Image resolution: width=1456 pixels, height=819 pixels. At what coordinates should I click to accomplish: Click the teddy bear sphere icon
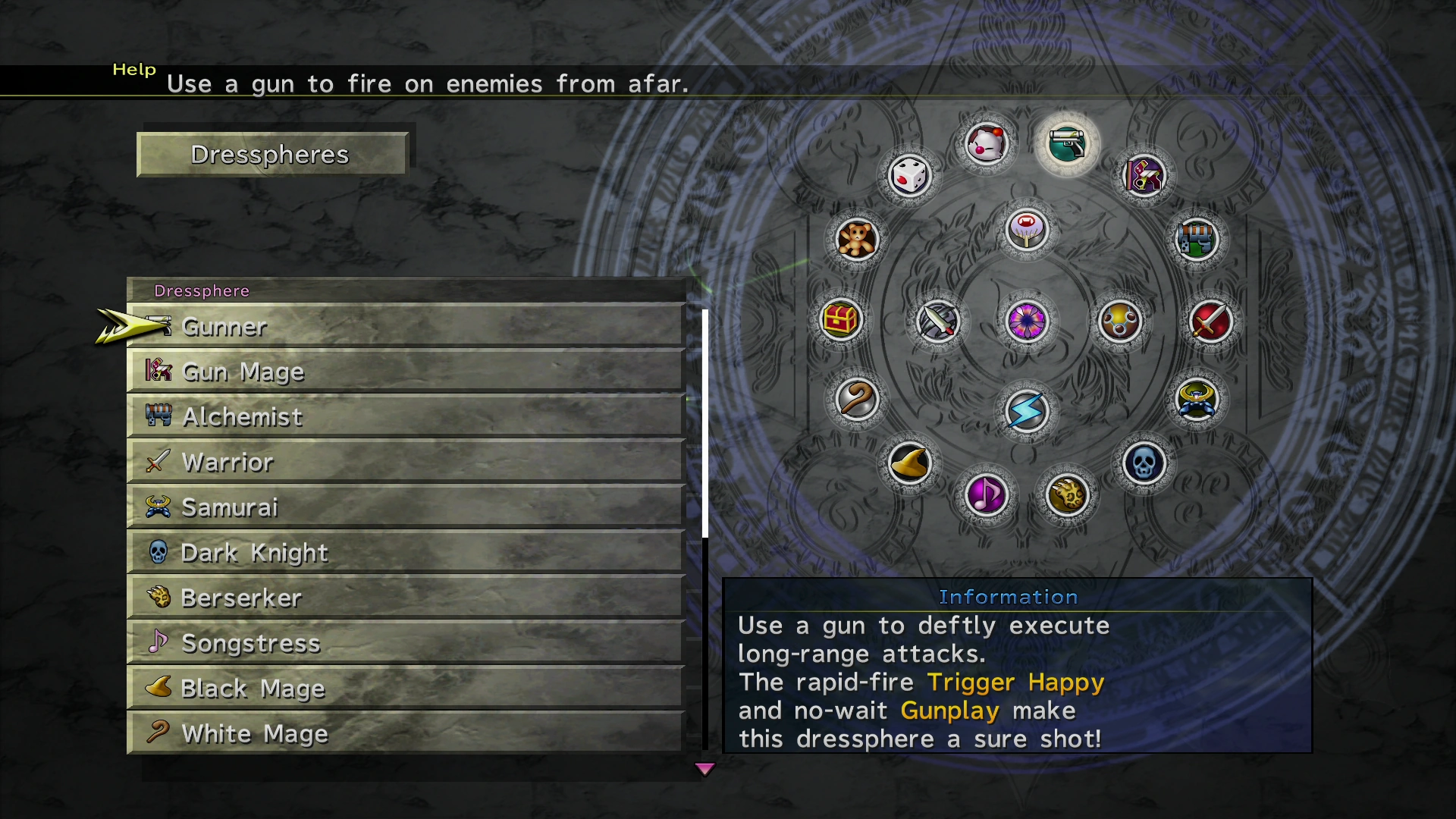pyautogui.click(x=857, y=239)
